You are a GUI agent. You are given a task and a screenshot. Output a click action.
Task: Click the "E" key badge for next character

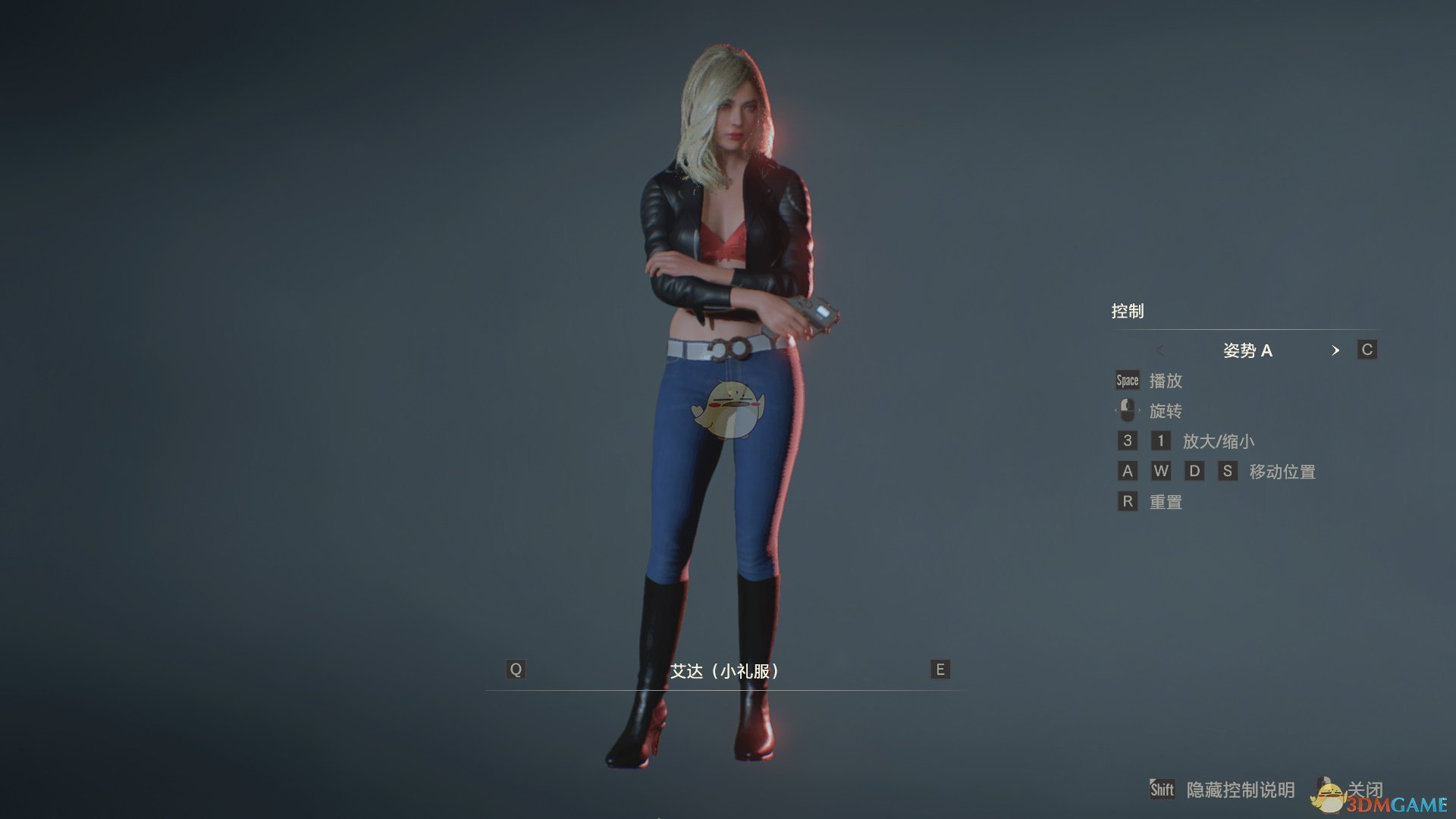[x=940, y=670]
